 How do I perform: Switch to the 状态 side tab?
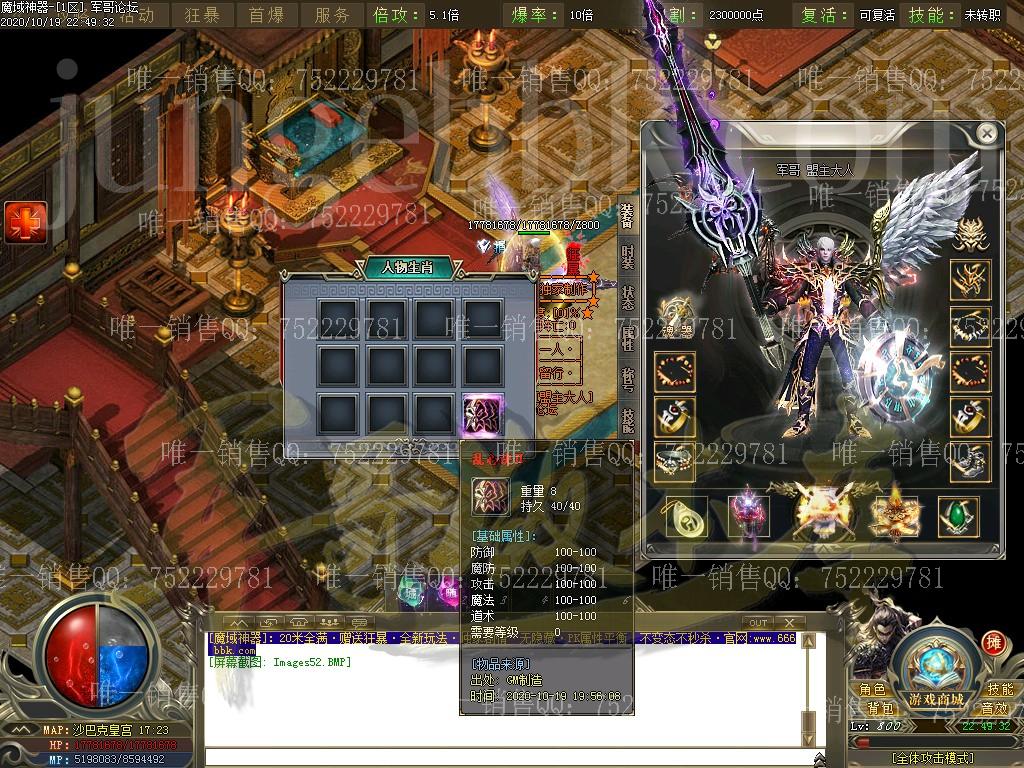(x=627, y=298)
